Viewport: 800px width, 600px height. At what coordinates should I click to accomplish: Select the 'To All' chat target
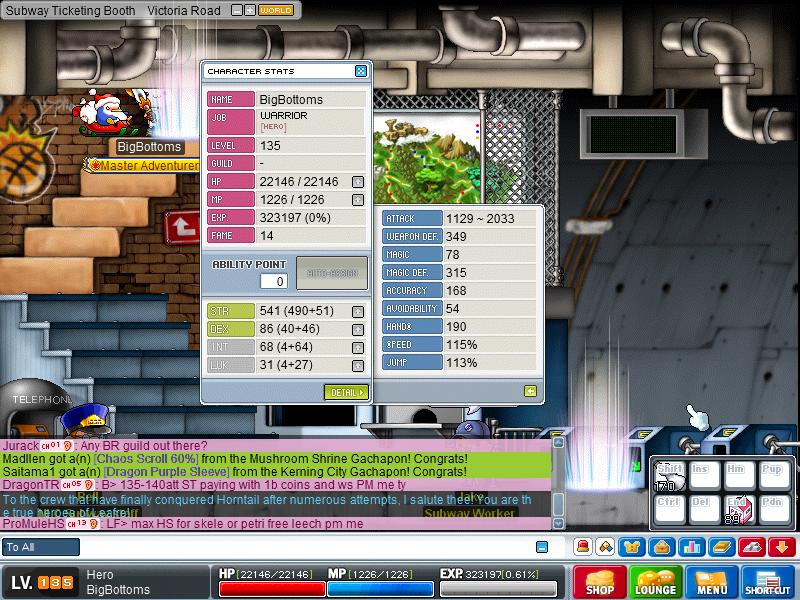[x=41, y=547]
